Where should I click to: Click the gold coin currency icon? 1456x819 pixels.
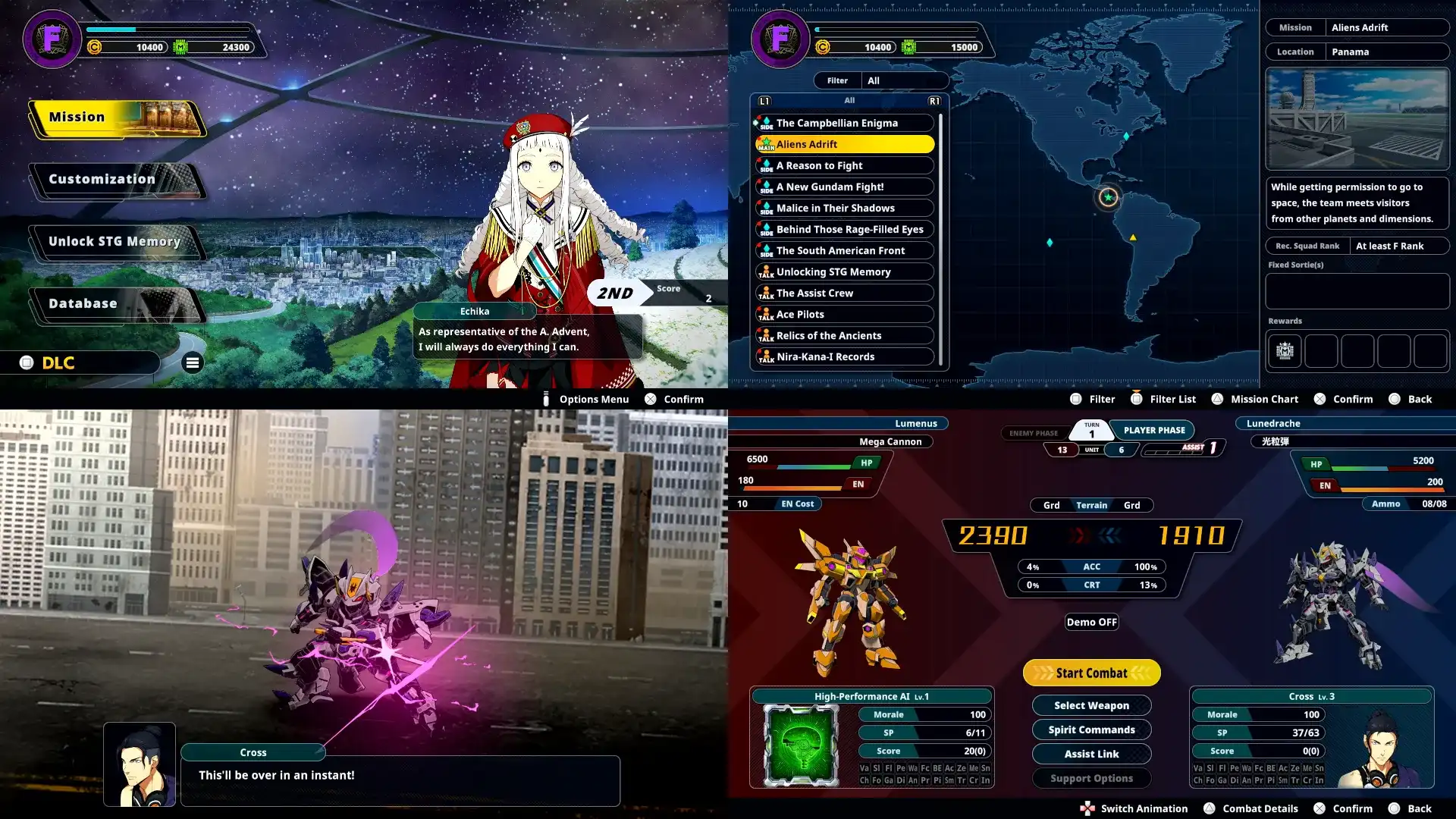coord(93,45)
